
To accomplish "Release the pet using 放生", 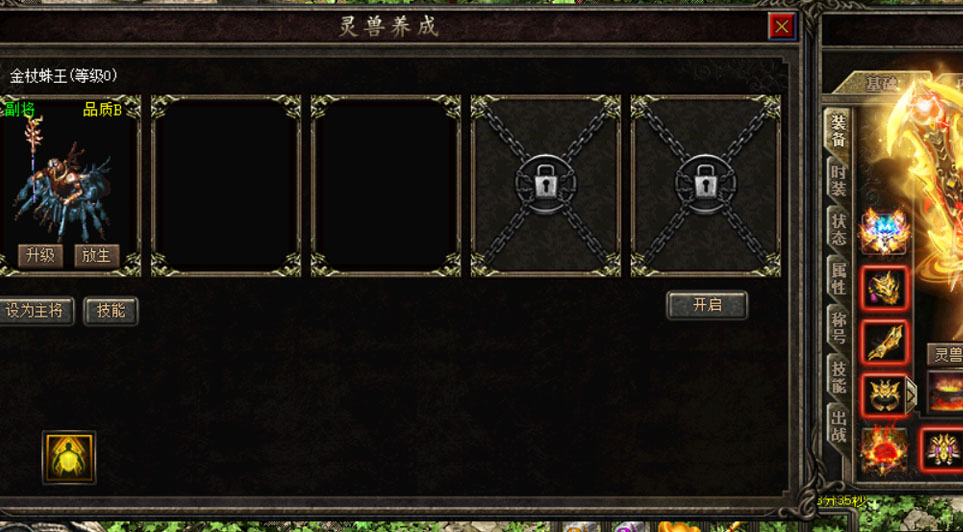I will (x=96, y=256).
